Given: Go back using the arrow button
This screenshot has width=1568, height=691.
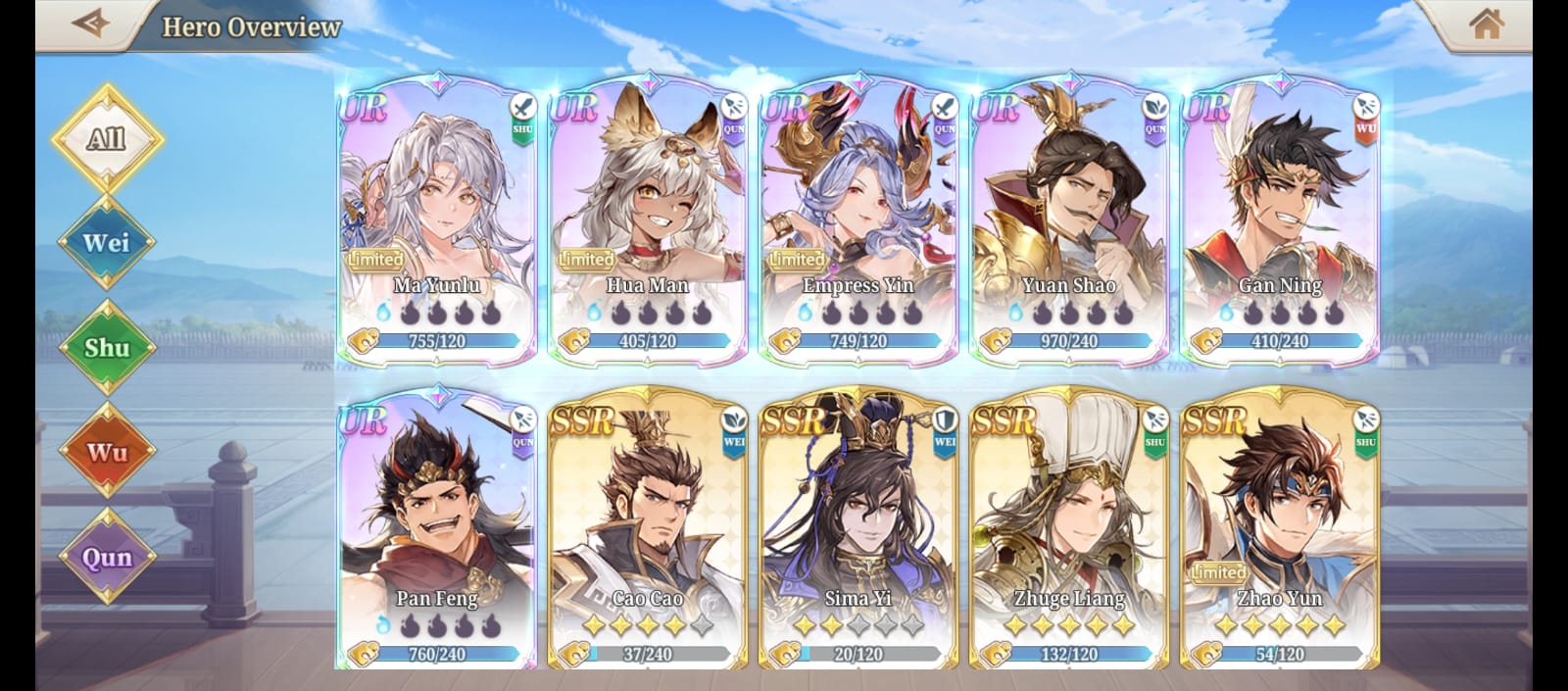Looking at the screenshot, I should pos(90,24).
